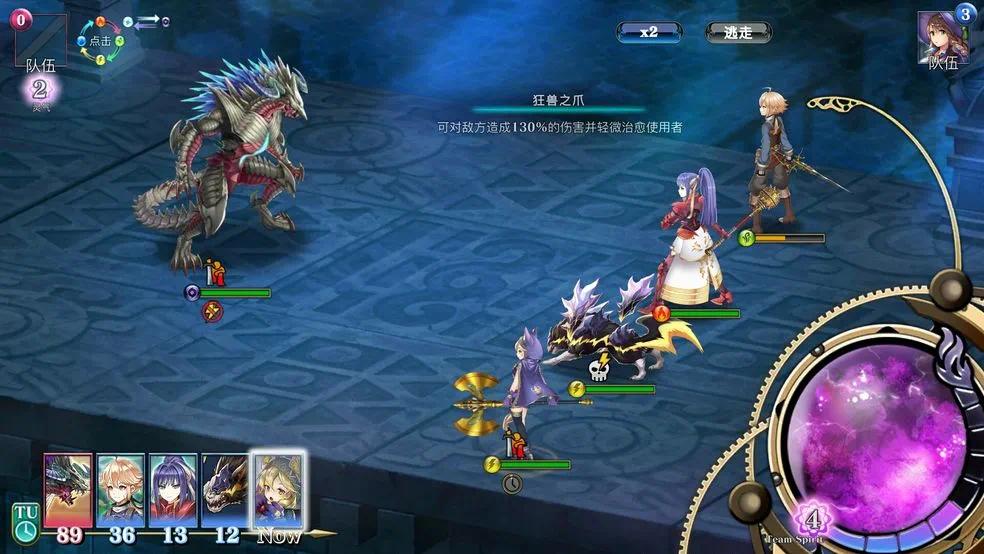Select the purple-haired girl turn-order portrait
984x554 pixels.
[x=173, y=489]
